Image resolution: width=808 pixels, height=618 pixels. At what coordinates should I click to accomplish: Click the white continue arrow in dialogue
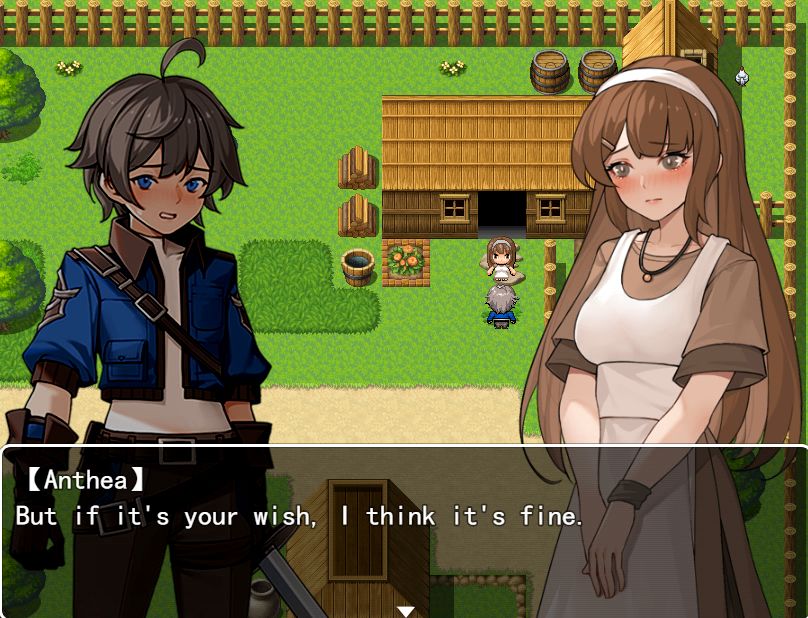point(405,610)
